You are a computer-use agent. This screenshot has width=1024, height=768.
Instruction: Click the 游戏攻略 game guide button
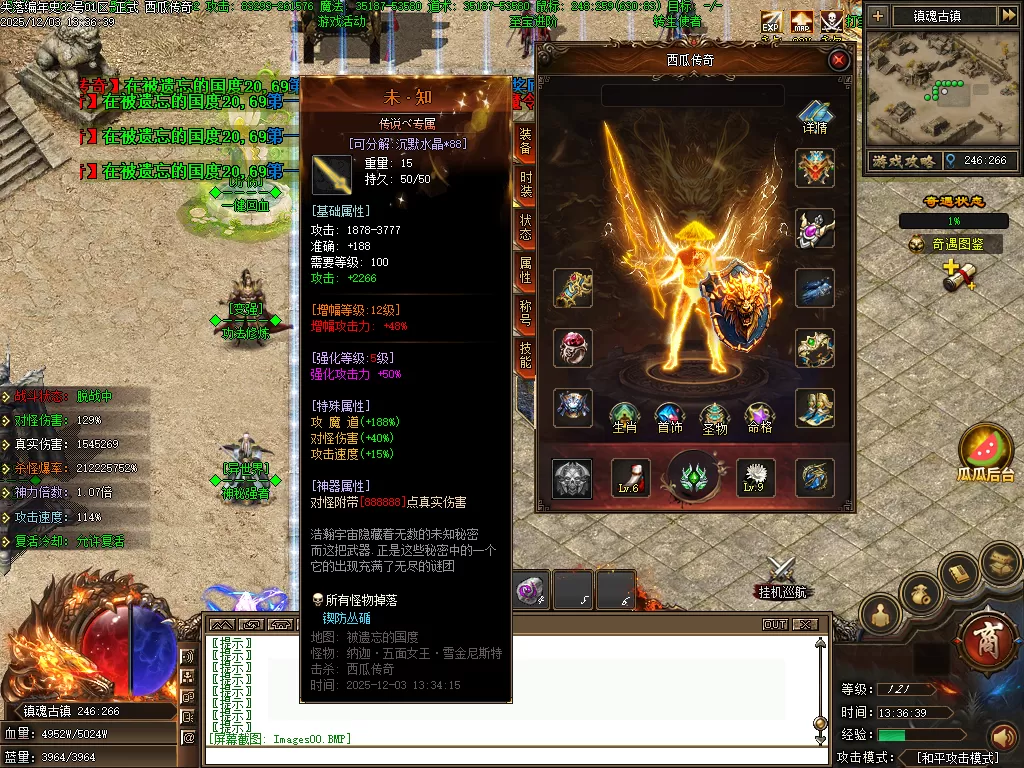pyautogui.click(x=902, y=161)
